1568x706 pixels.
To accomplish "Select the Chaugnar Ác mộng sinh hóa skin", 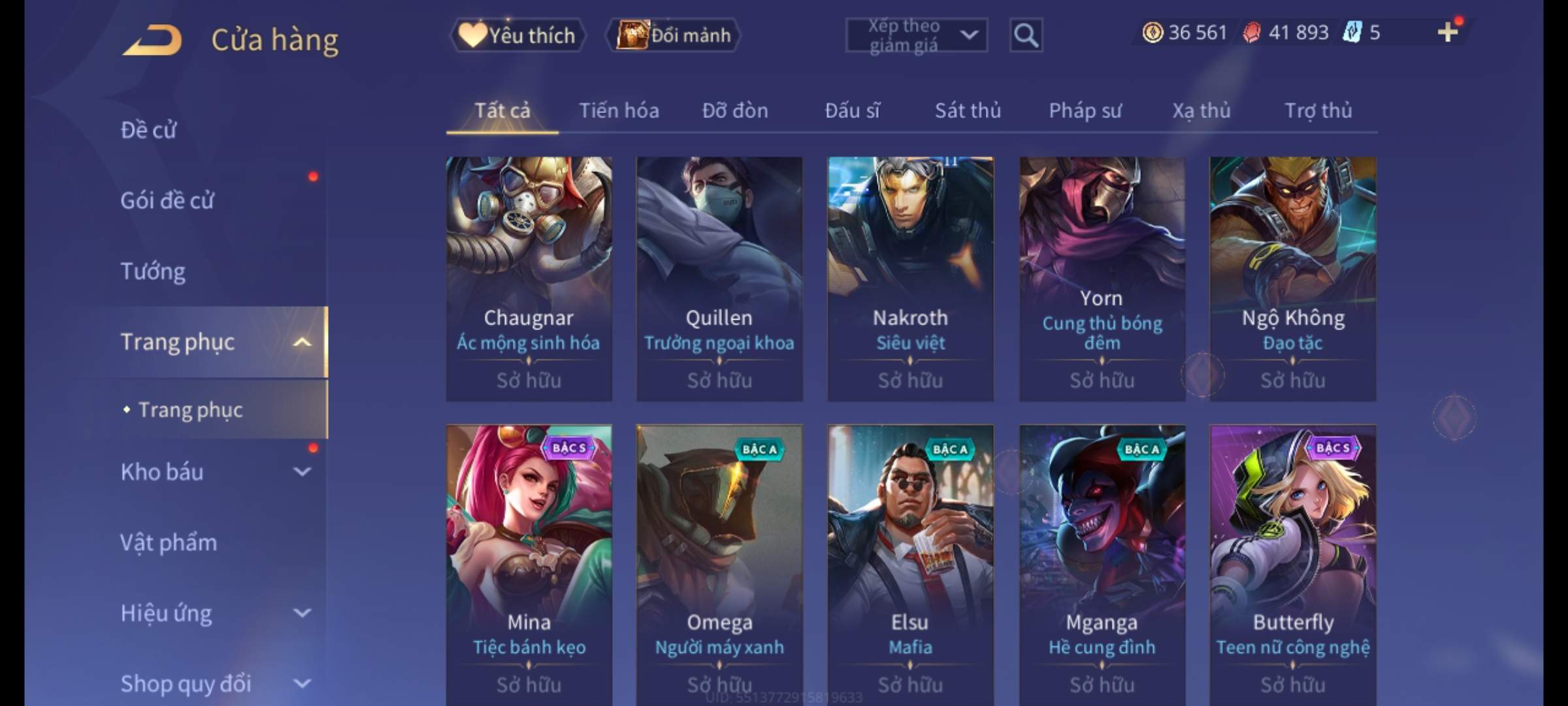I will (529, 278).
